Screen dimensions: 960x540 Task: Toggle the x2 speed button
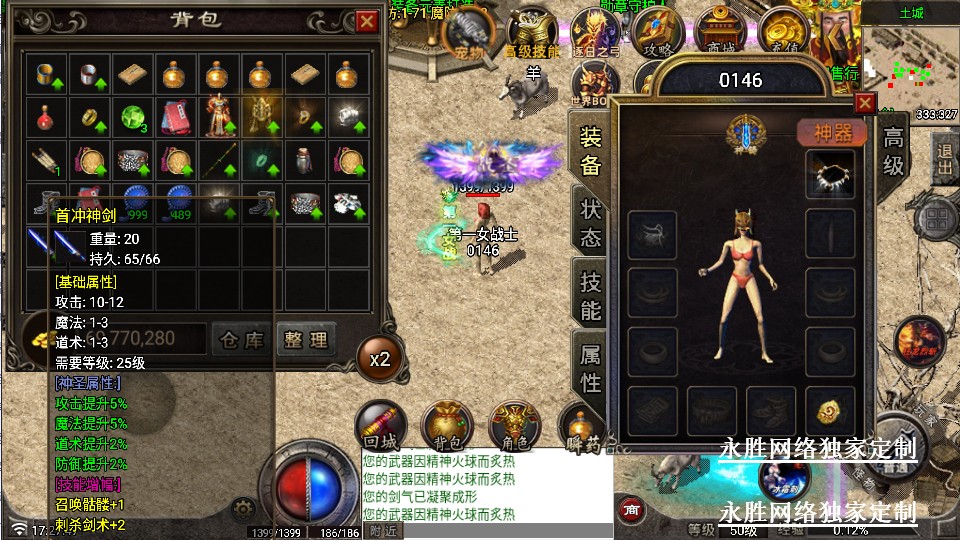[379, 358]
